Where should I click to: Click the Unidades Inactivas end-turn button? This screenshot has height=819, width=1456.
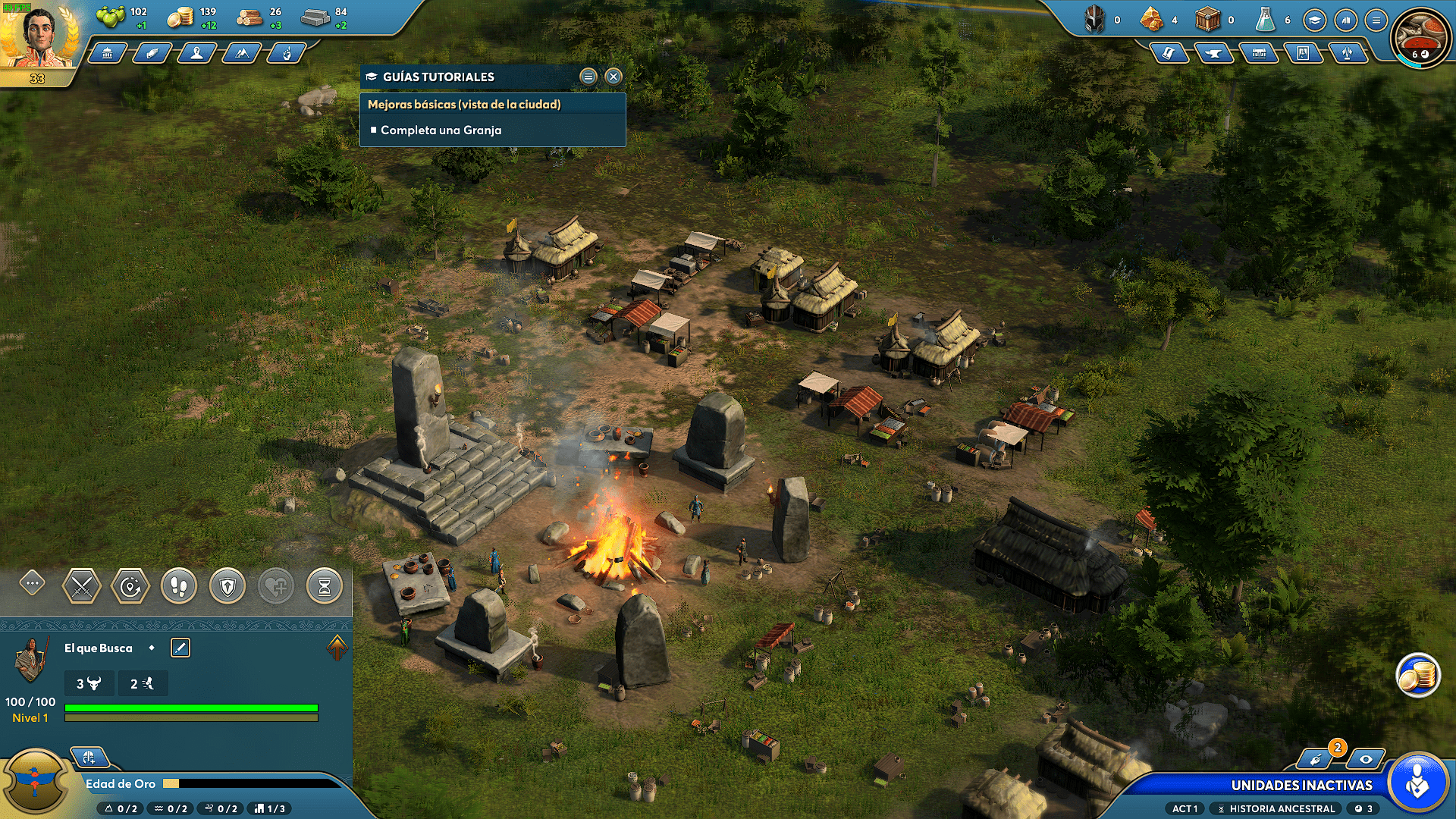pos(1417,784)
